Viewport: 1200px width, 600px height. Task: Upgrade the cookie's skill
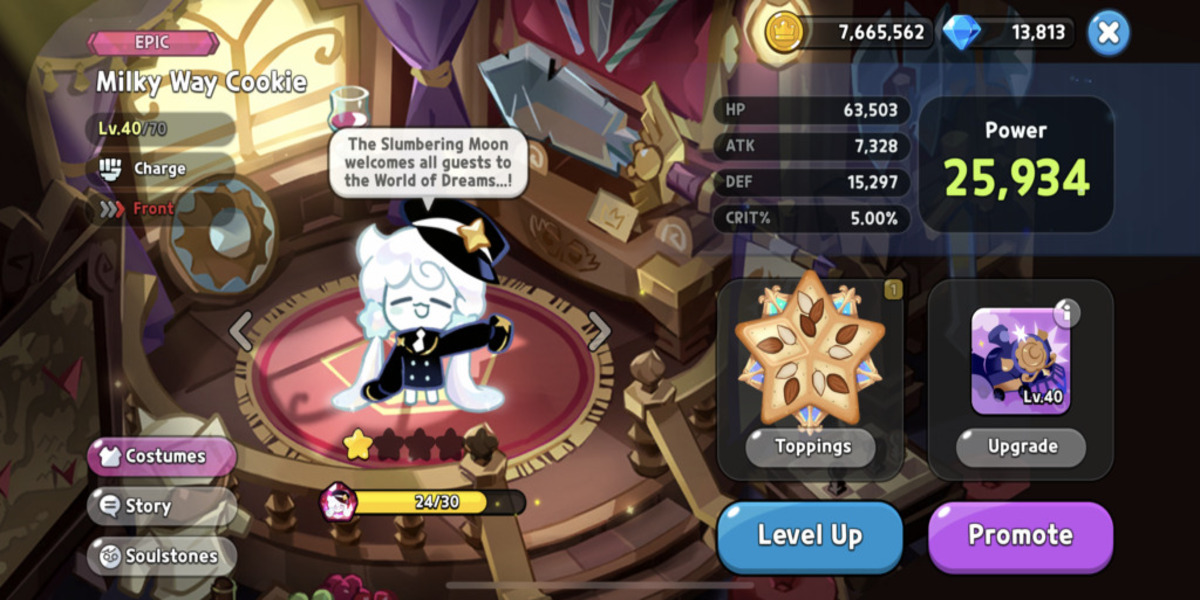point(1021,447)
